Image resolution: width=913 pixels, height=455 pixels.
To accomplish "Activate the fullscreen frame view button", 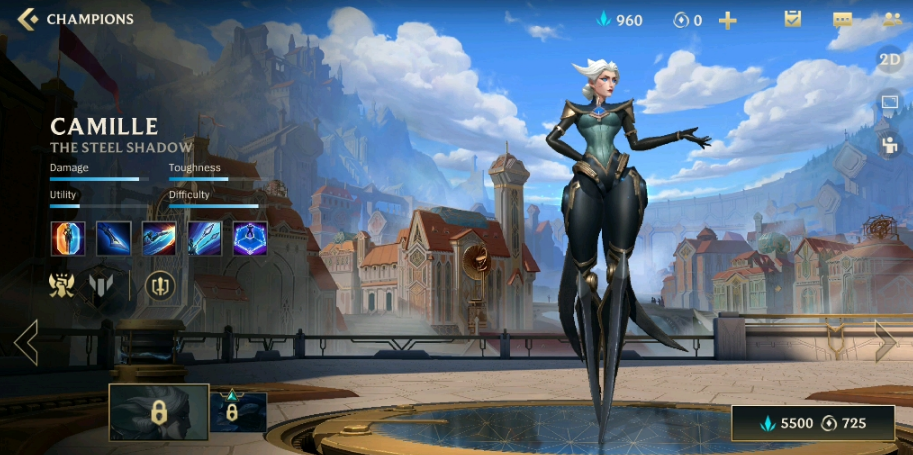I will [x=890, y=102].
